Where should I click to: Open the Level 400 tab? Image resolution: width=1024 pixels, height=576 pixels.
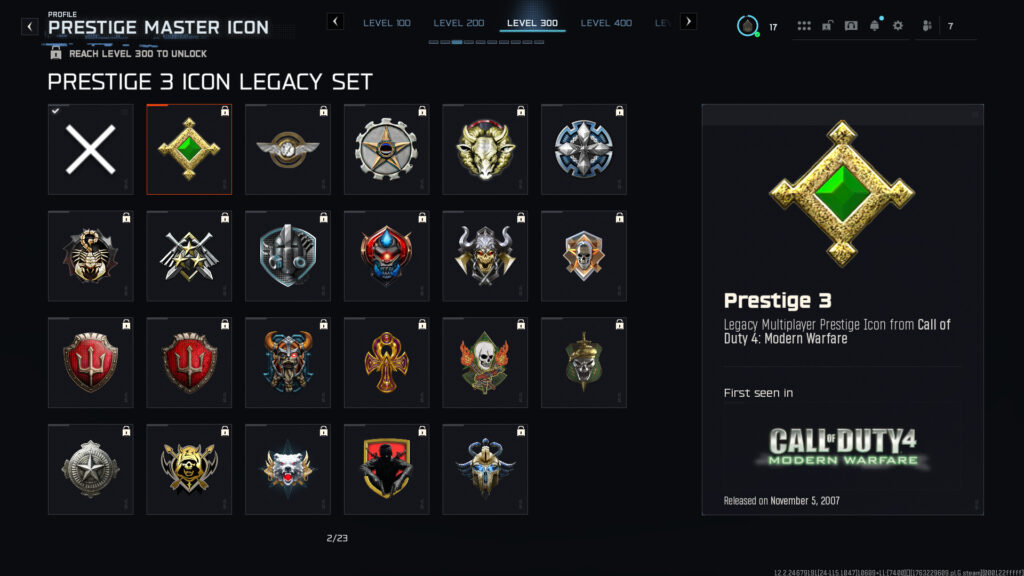[608, 22]
